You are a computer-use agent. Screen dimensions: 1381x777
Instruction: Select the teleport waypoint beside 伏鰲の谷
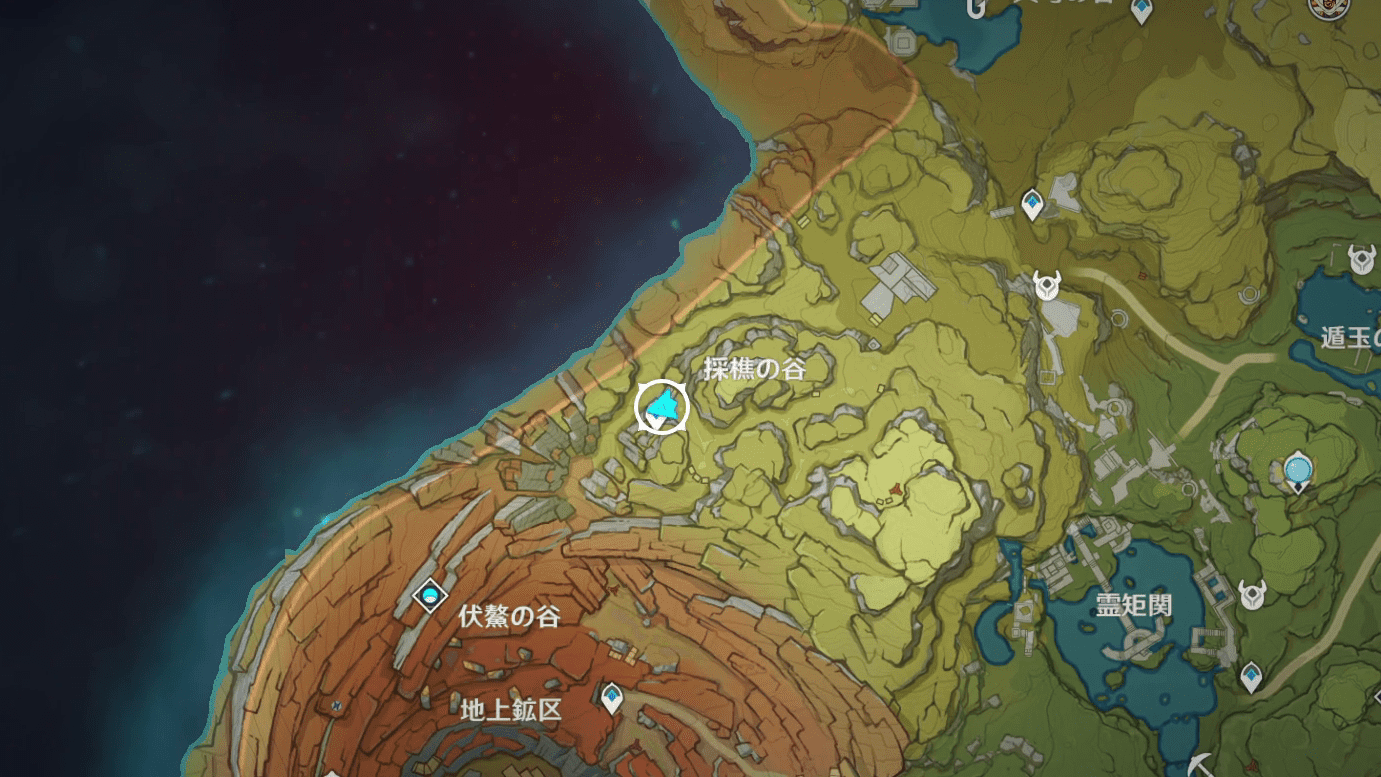429,597
